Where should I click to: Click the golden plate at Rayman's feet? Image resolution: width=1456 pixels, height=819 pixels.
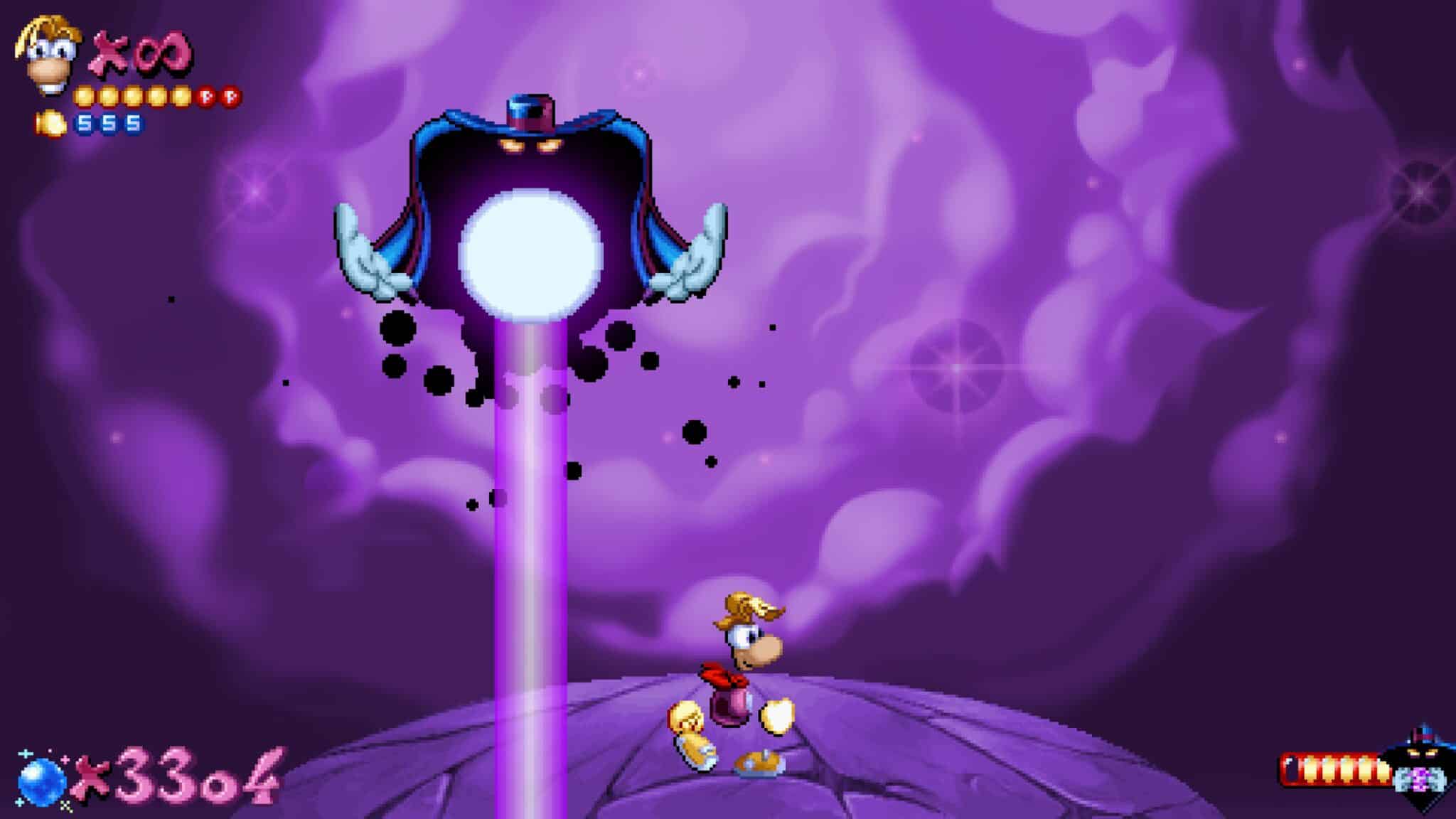point(757,761)
